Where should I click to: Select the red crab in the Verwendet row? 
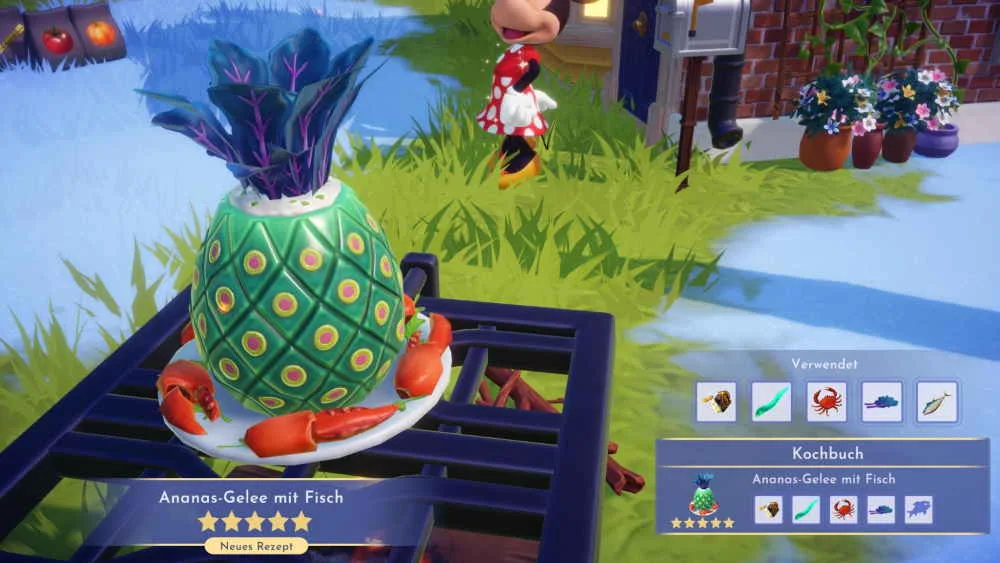826,401
